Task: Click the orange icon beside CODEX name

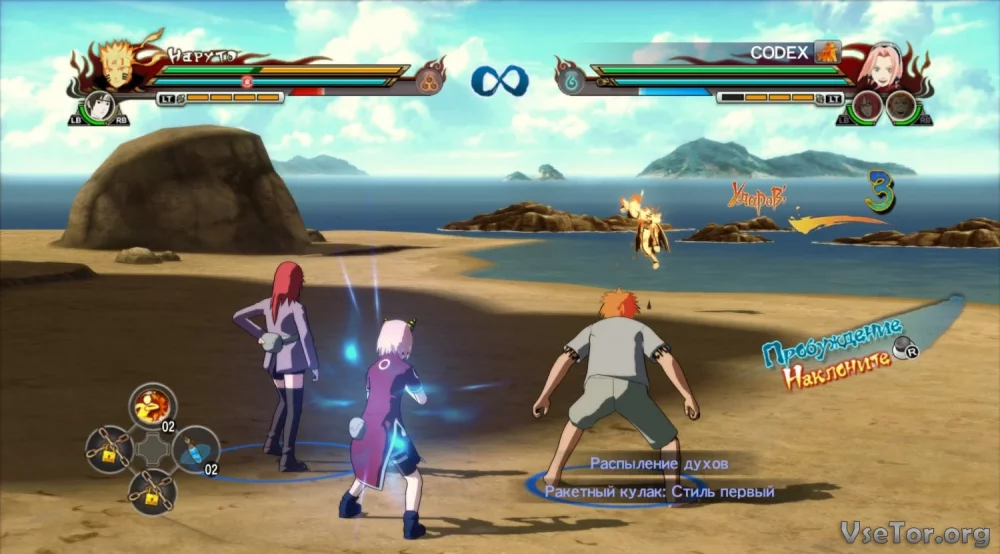Action: tap(826, 52)
